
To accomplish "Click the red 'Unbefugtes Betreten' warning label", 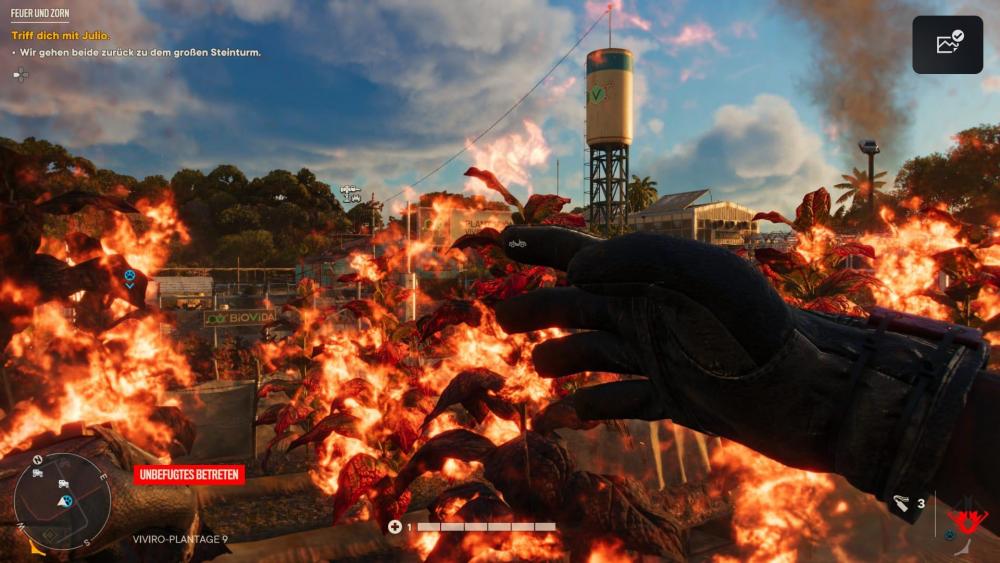I will (189, 474).
